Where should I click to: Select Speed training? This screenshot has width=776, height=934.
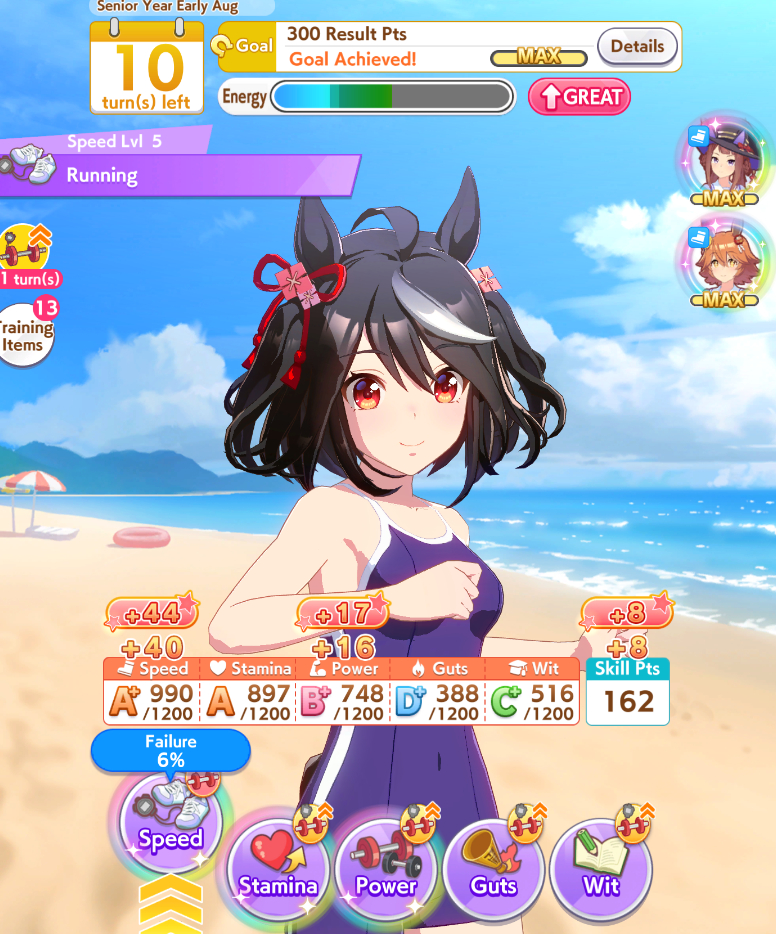(x=170, y=822)
